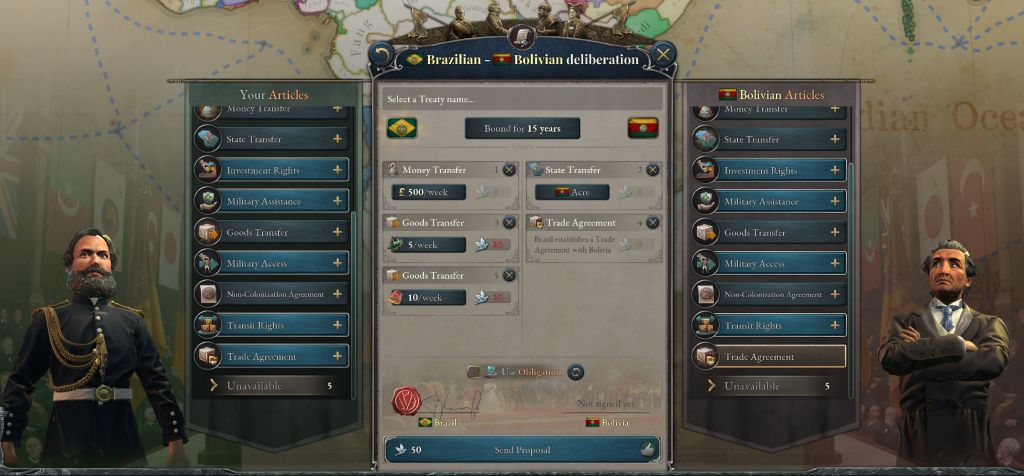Expand the Unavailable list under Bolivian Articles
Screen dimensions: 1024x476
[x=769, y=386]
